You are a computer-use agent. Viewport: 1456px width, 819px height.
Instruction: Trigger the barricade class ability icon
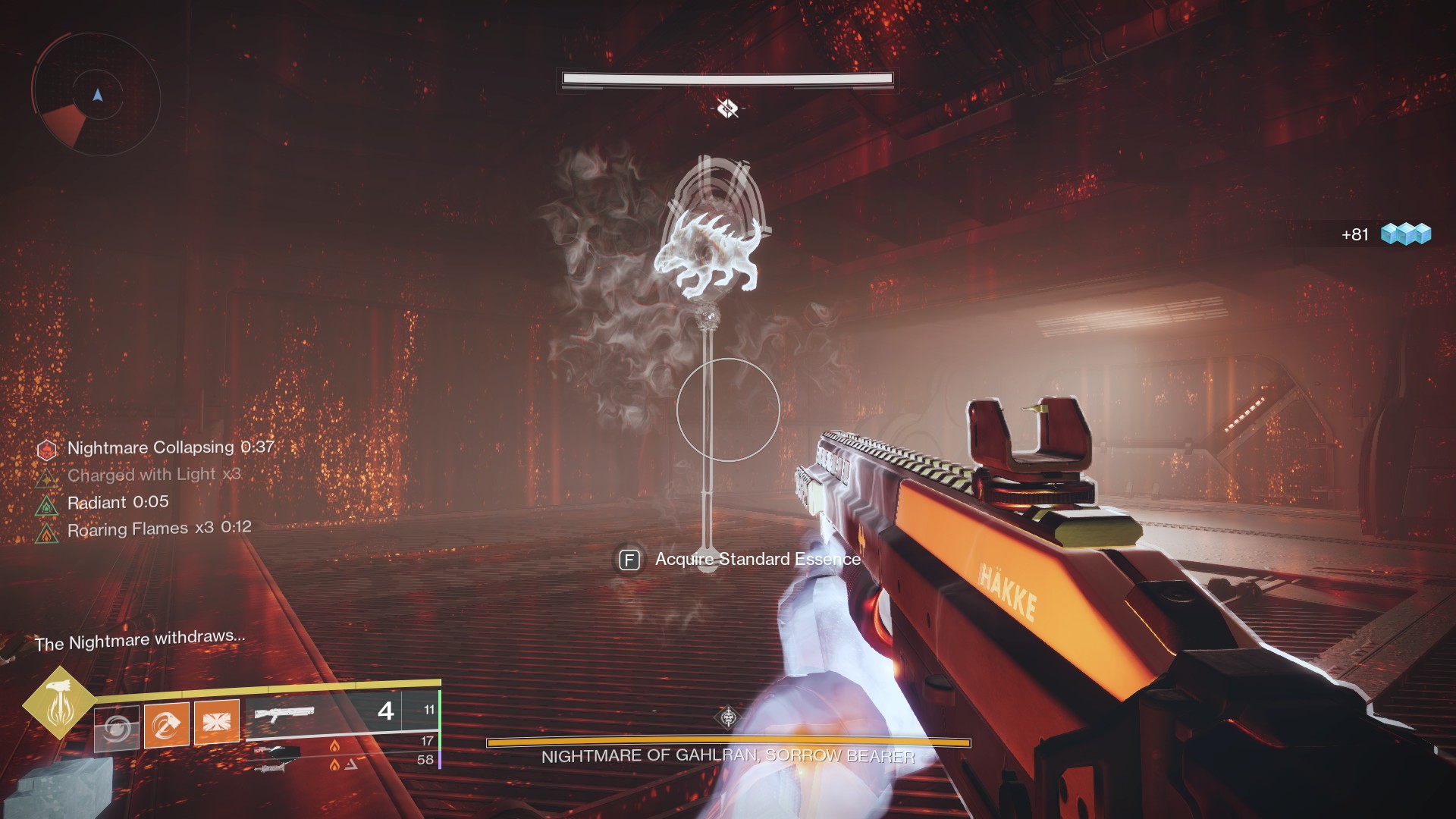click(x=217, y=722)
